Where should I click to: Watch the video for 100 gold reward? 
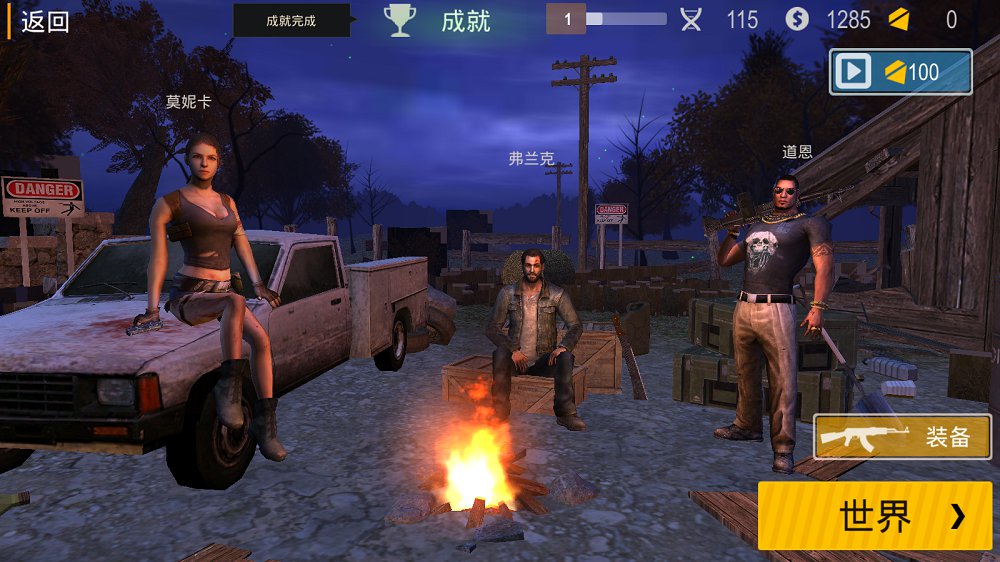click(x=900, y=72)
